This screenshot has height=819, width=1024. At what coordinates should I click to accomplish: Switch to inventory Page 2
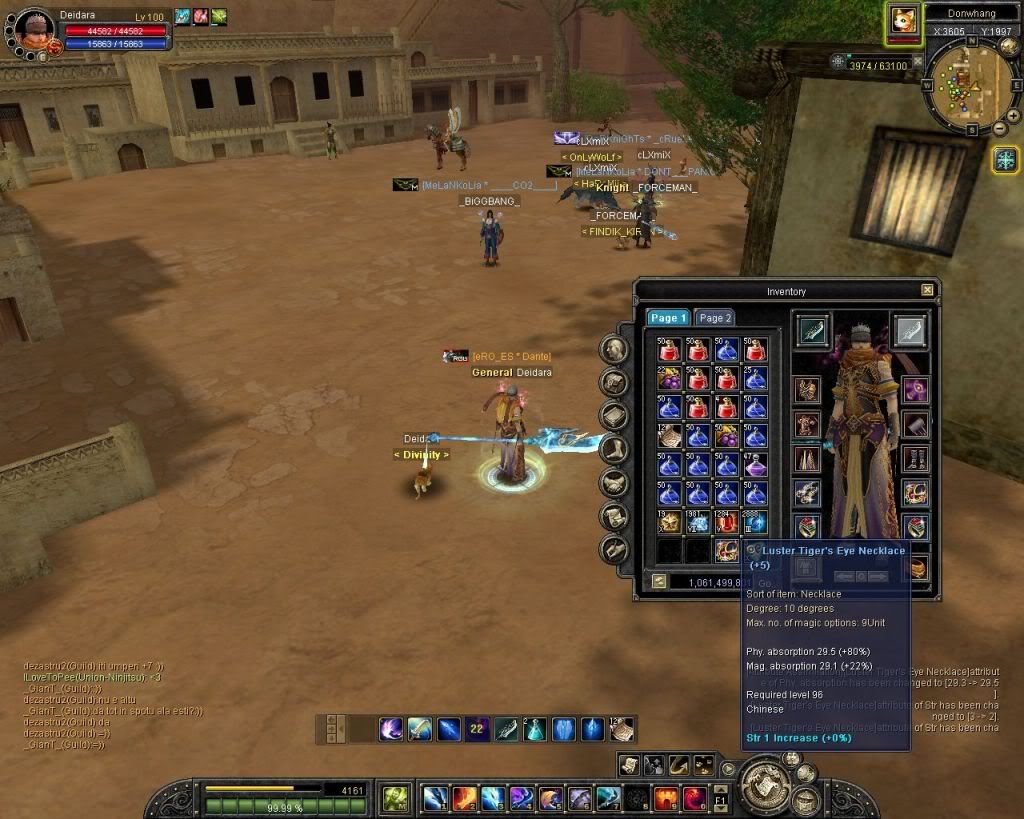pos(715,318)
